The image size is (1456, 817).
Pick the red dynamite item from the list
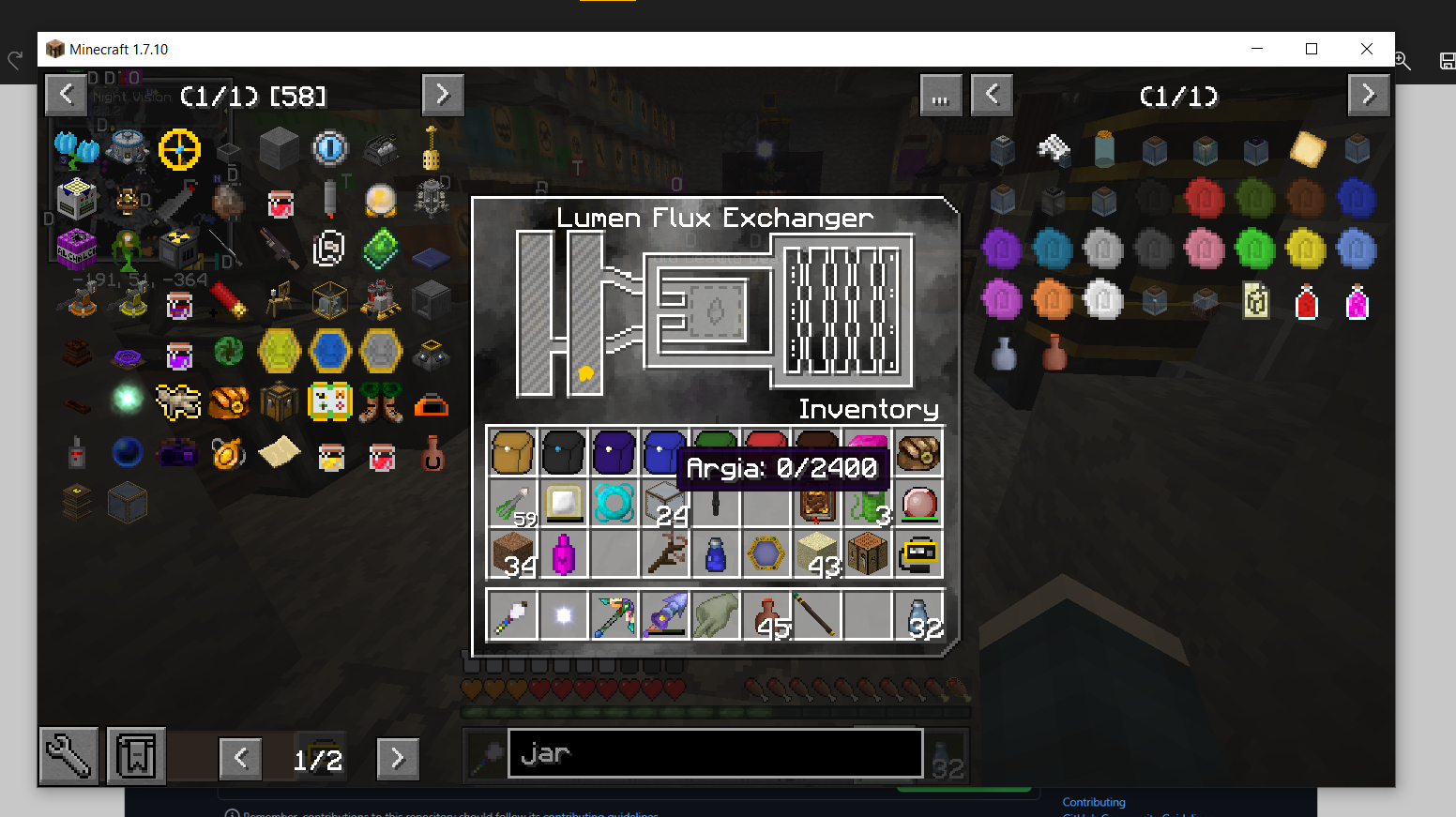(x=228, y=300)
